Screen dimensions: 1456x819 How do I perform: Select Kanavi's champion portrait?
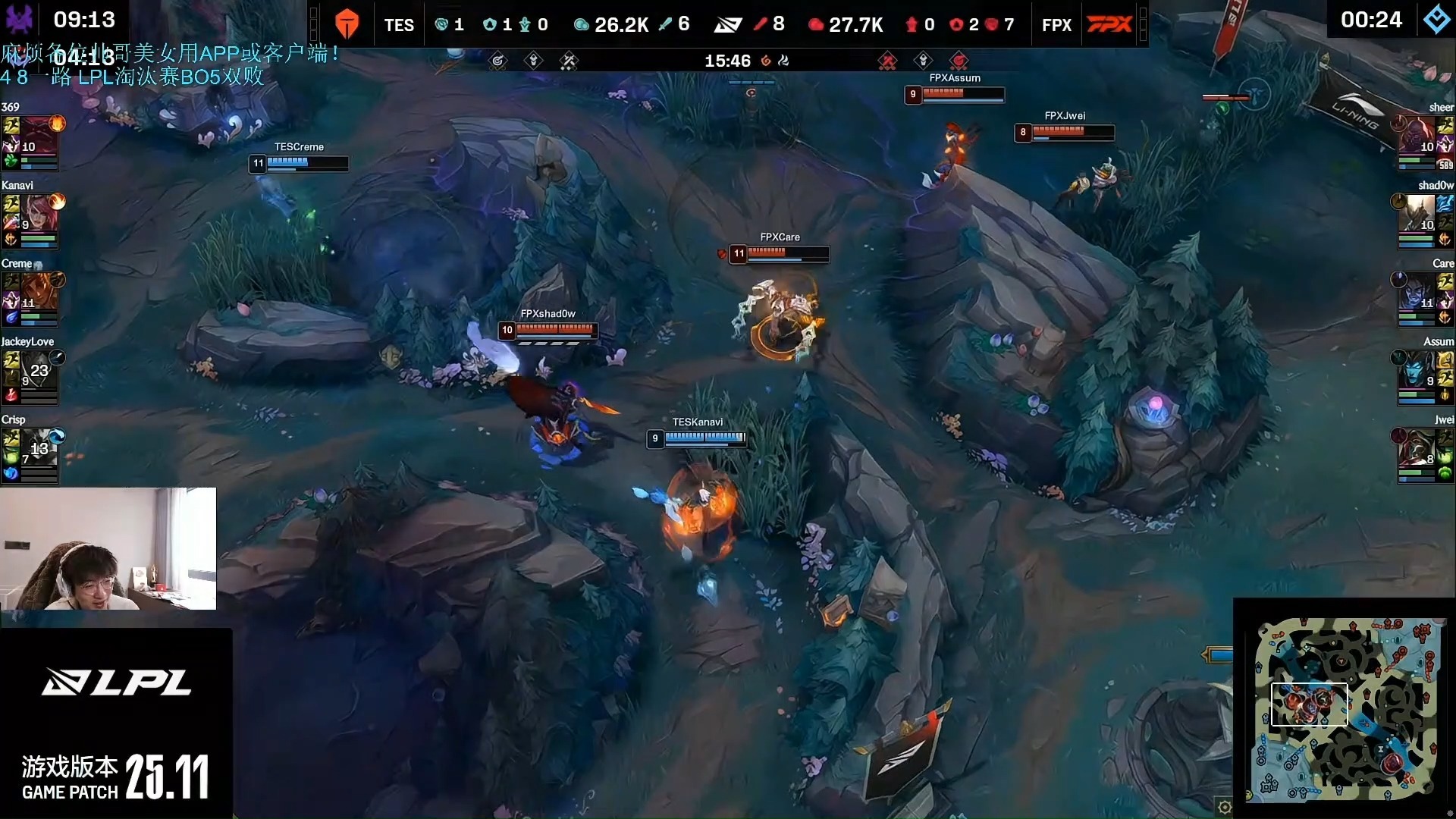point(38,213)
